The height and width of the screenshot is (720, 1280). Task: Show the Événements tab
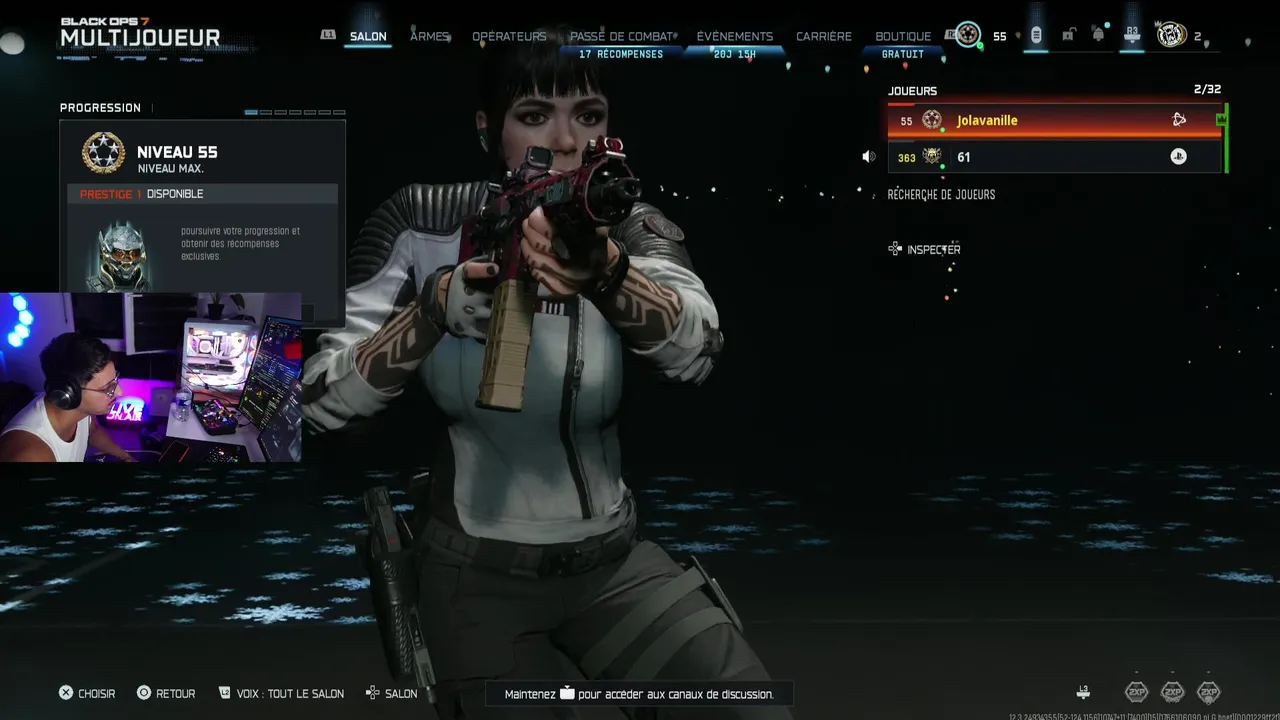(735, 37)
